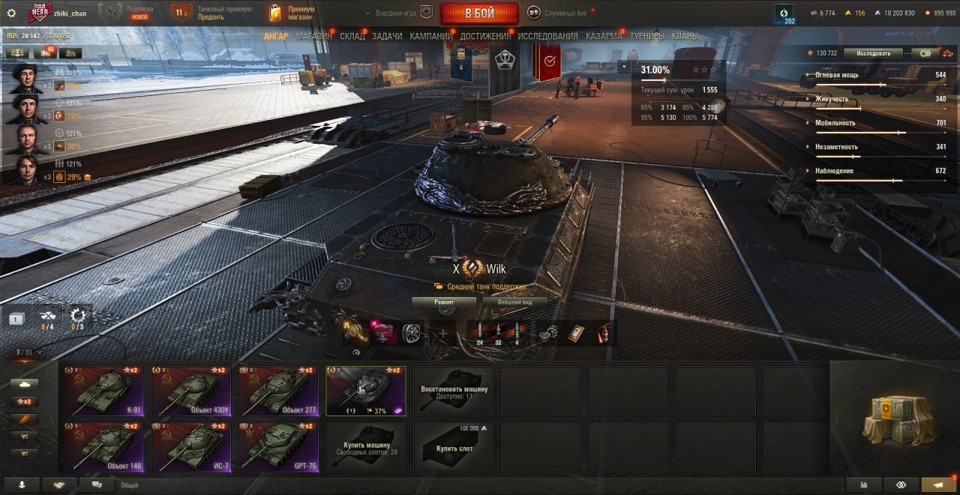Choose the Объект 277 tank card
The height and width of the screenshot is (495, 960).
[x=277, y=390]
